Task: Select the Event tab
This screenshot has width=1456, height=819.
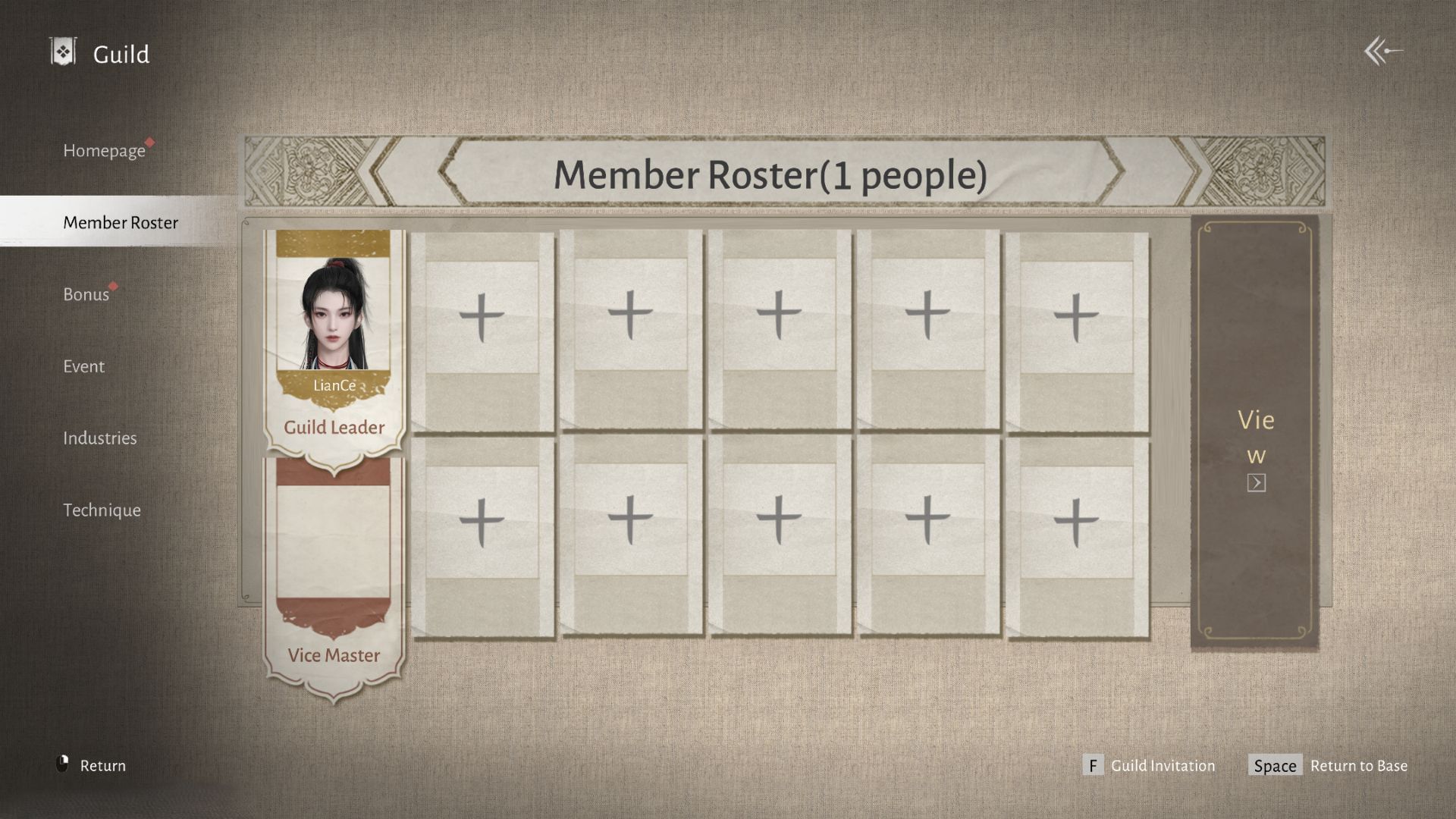Action: point(83,366)
